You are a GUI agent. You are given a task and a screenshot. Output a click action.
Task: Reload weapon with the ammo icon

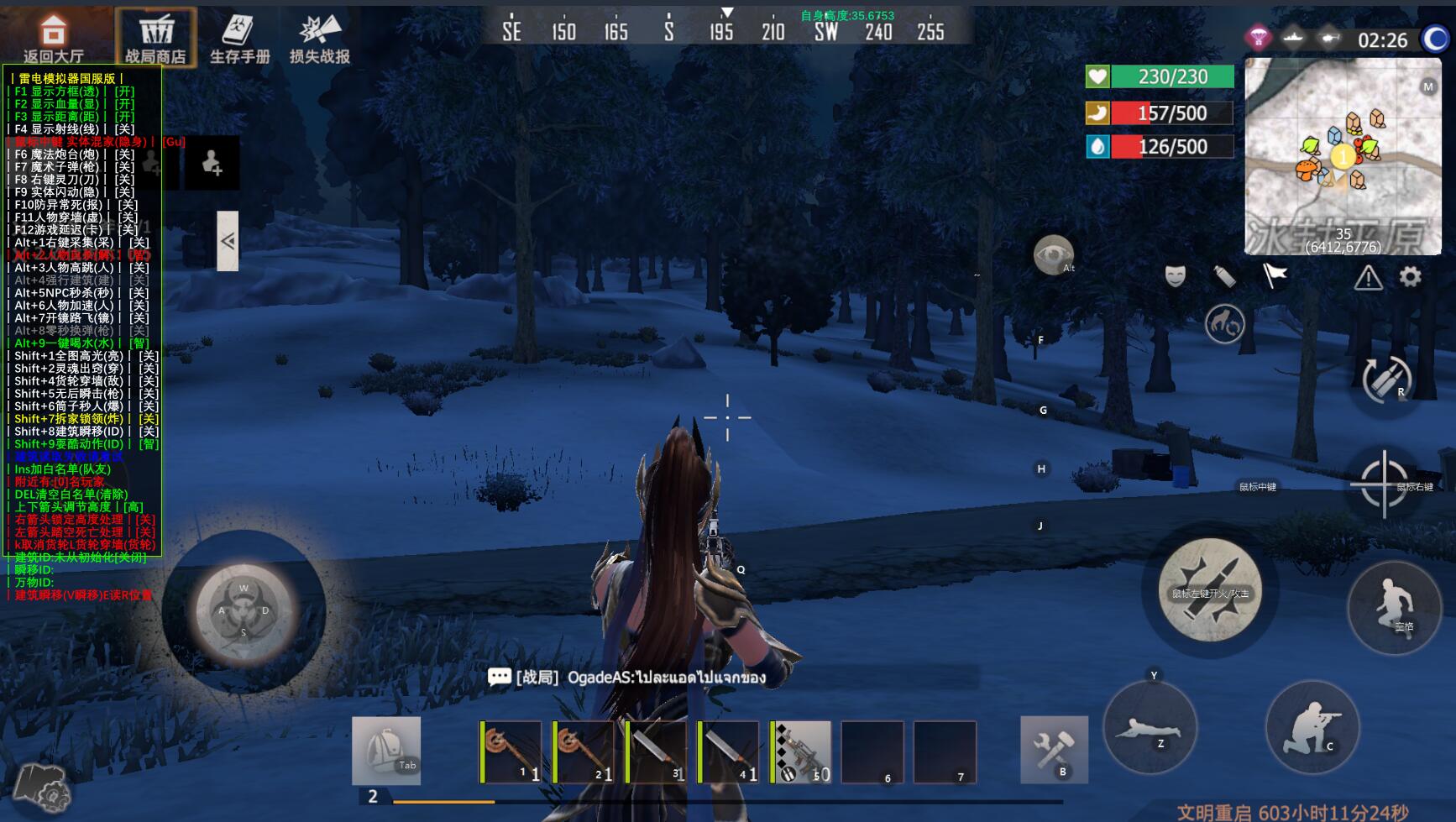pos(1385,380)
